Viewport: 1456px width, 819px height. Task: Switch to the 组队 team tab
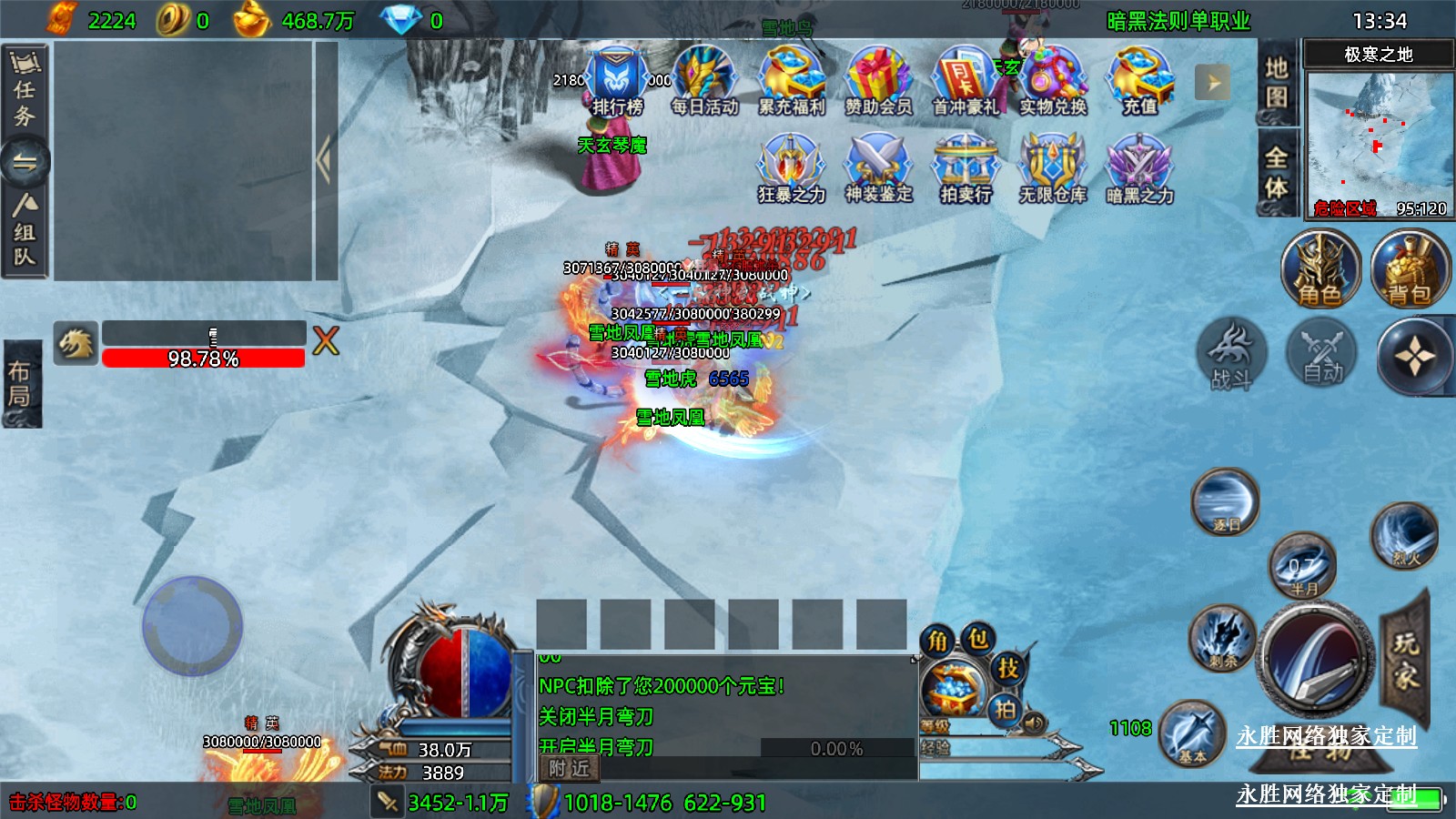click(24, 232)
